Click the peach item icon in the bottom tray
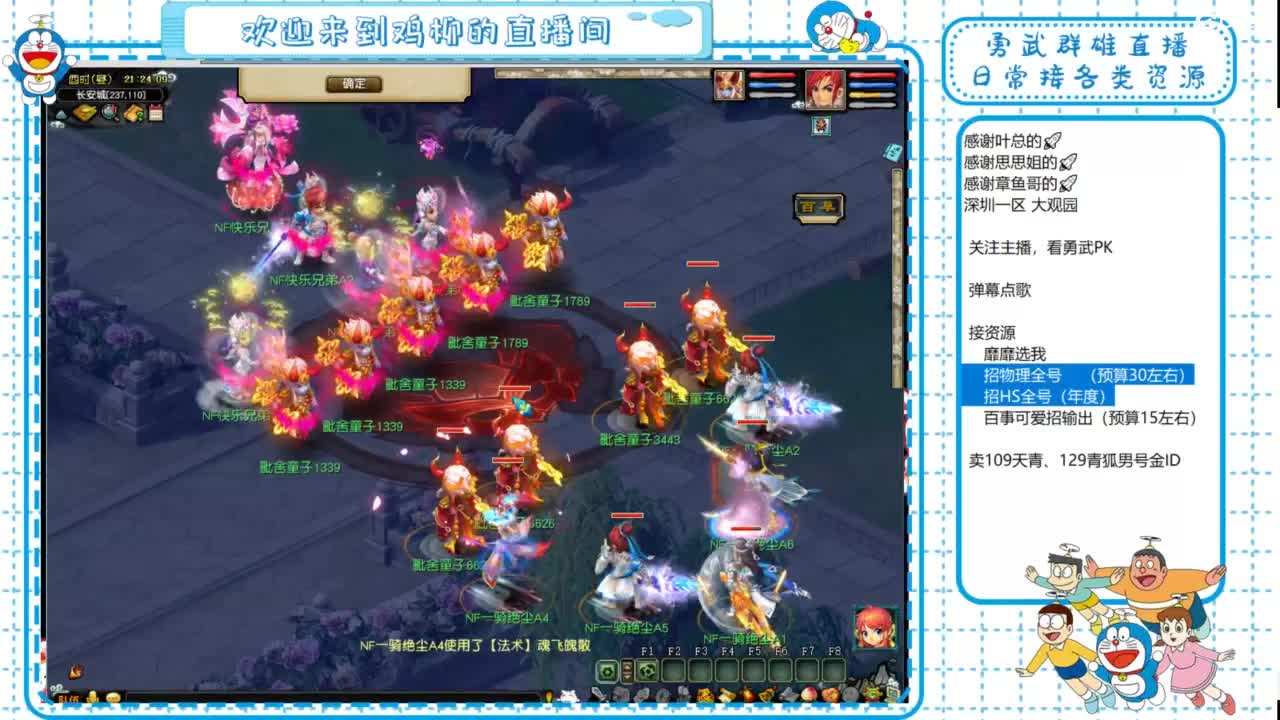Viewport: 1280px width, 720px height. [808, 694]
